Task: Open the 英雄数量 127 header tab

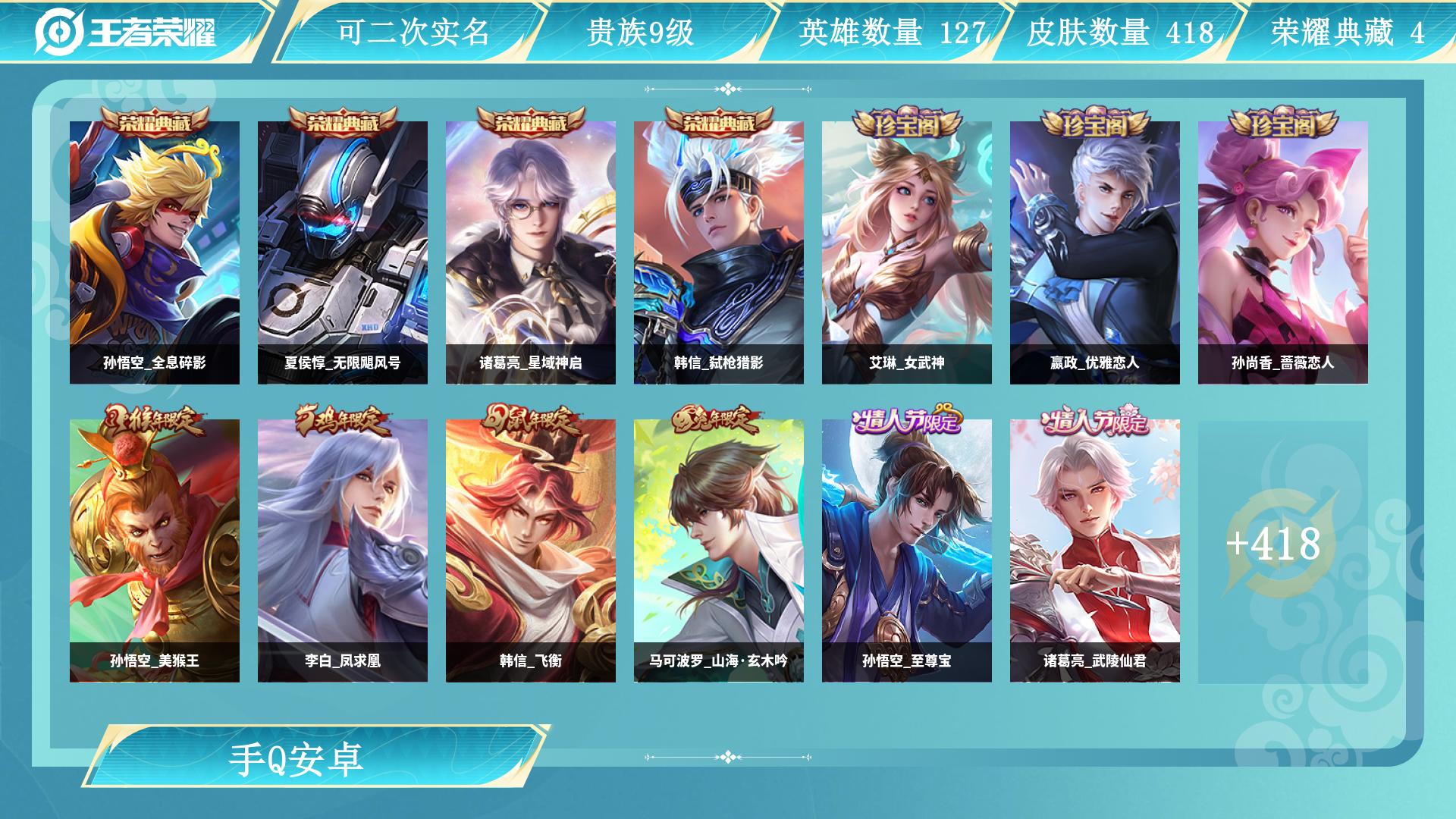Action: coord(892,32)
